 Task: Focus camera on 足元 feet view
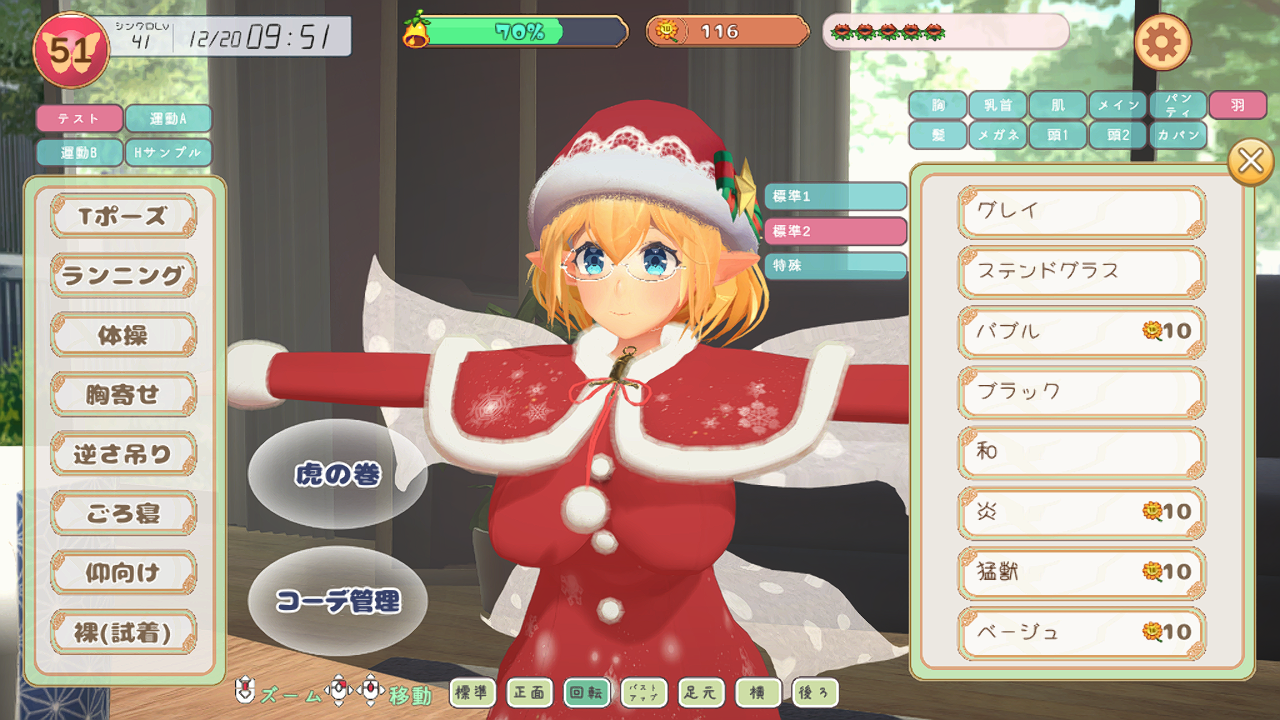pyautogui.click(x=700, y=692)
